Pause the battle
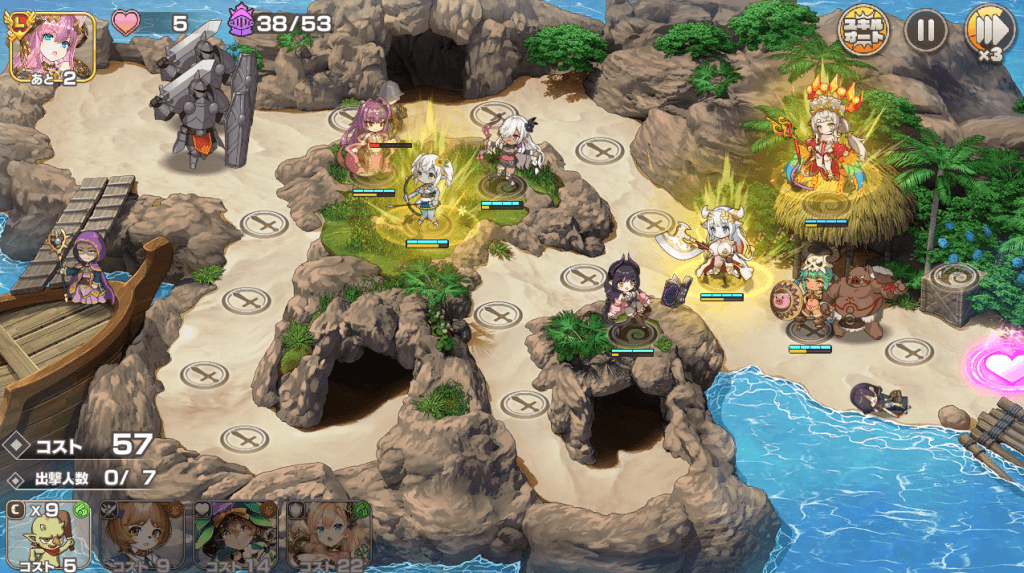1024x573 pixels. [925, 32]
